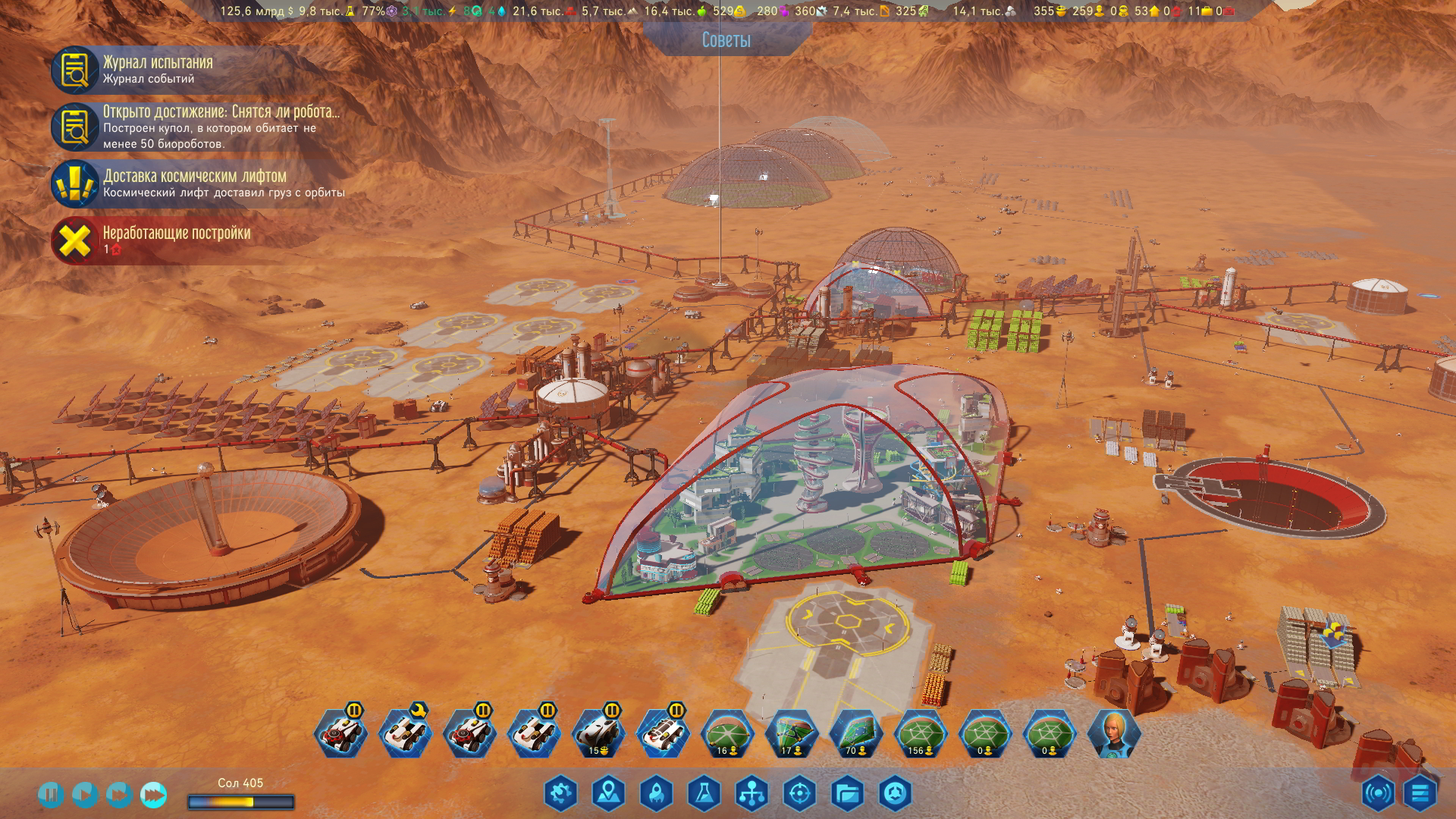This screenshot has width=1456, height=819.
Task: Open the radio signal icon
Action: point(1378,793)
